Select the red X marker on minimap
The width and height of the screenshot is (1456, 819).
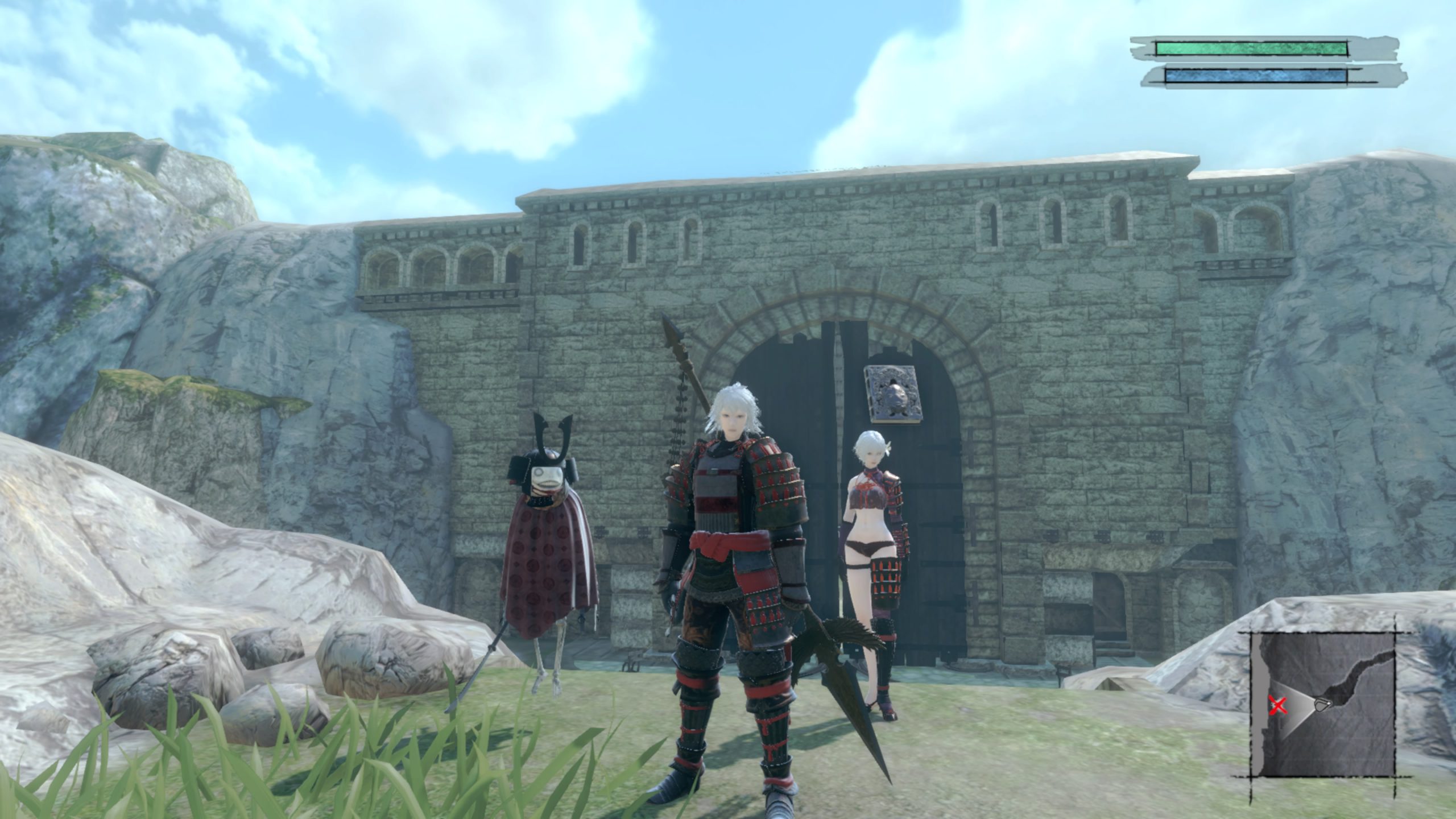coord(1278,706)
